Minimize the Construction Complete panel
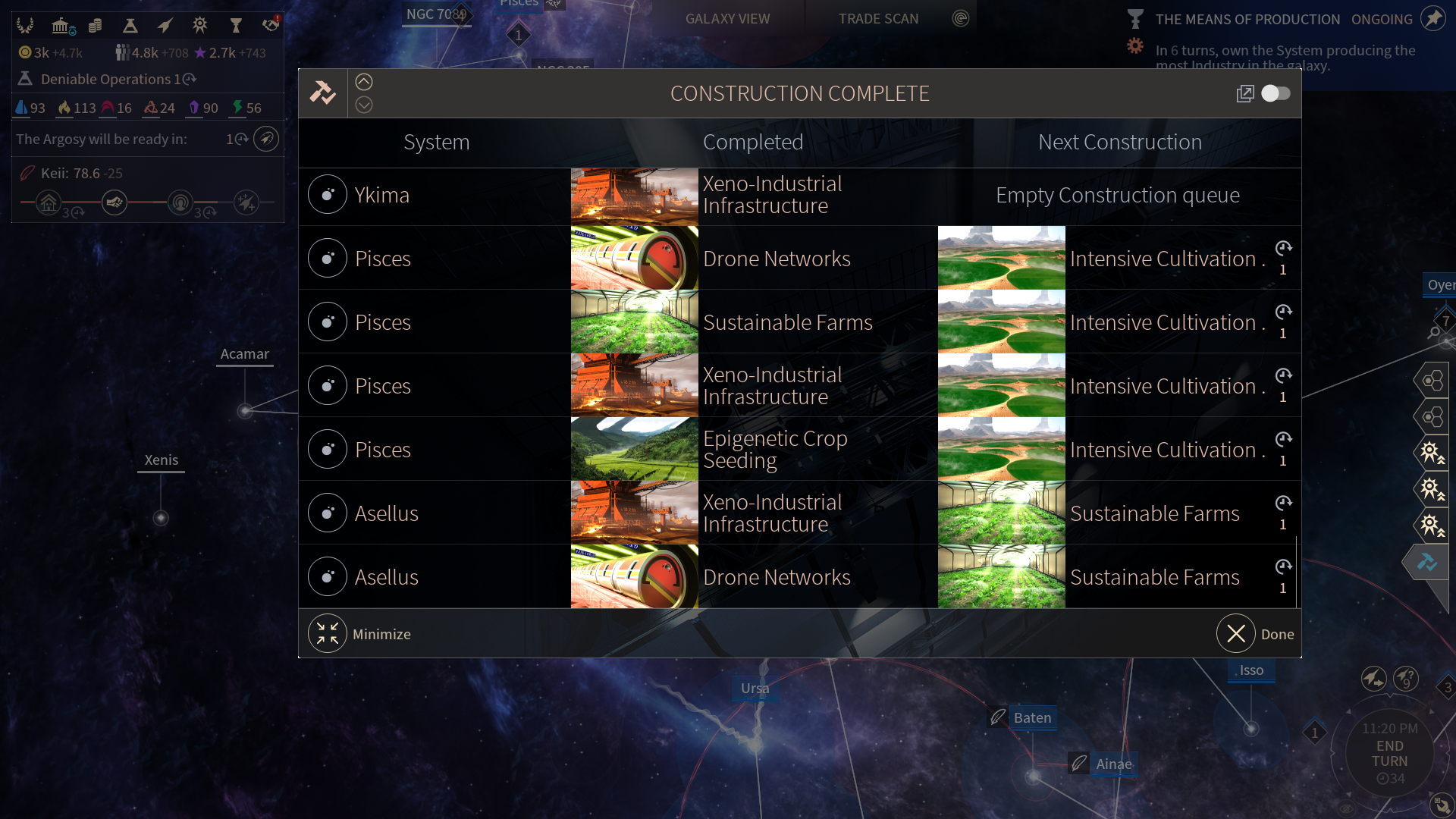Viewport: 1456px width, 819px height. [328, 634]
